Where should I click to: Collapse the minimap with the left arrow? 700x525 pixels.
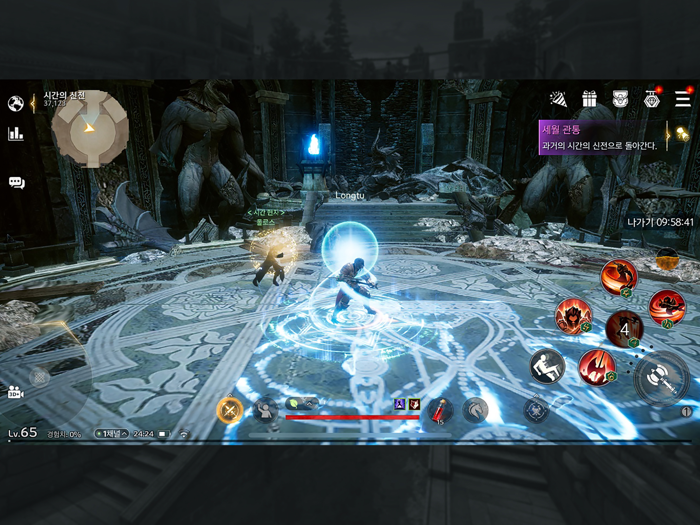pyautogui.click(x=33, y=102)
